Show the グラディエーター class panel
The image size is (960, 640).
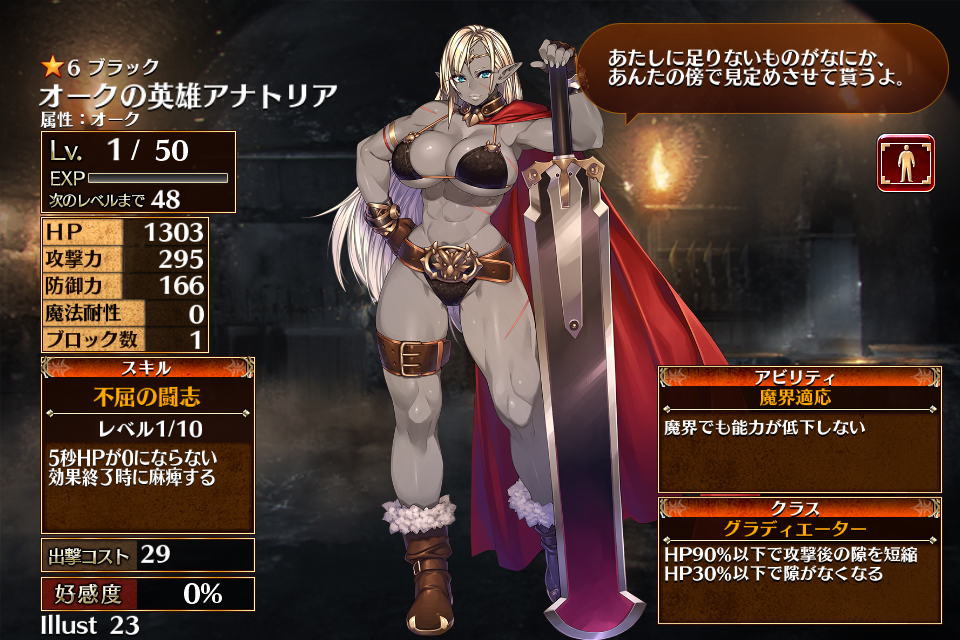tap(800, 529)
